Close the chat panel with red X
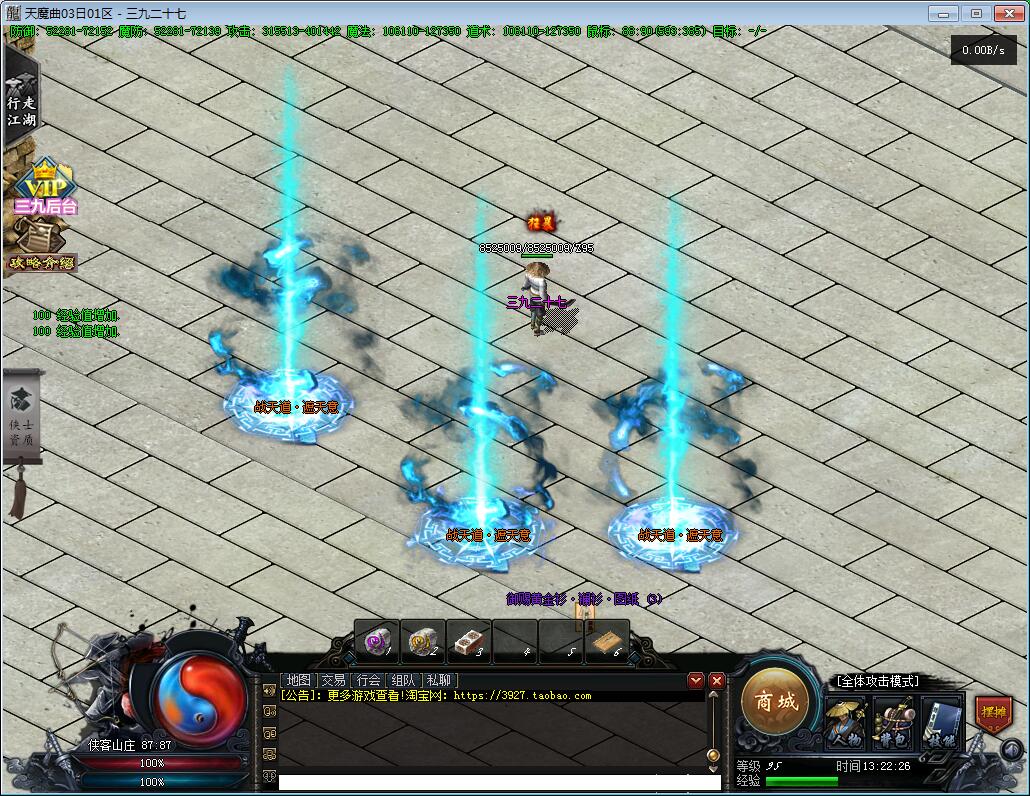This screenshot has height=796, width=1030. pos(717,680)
